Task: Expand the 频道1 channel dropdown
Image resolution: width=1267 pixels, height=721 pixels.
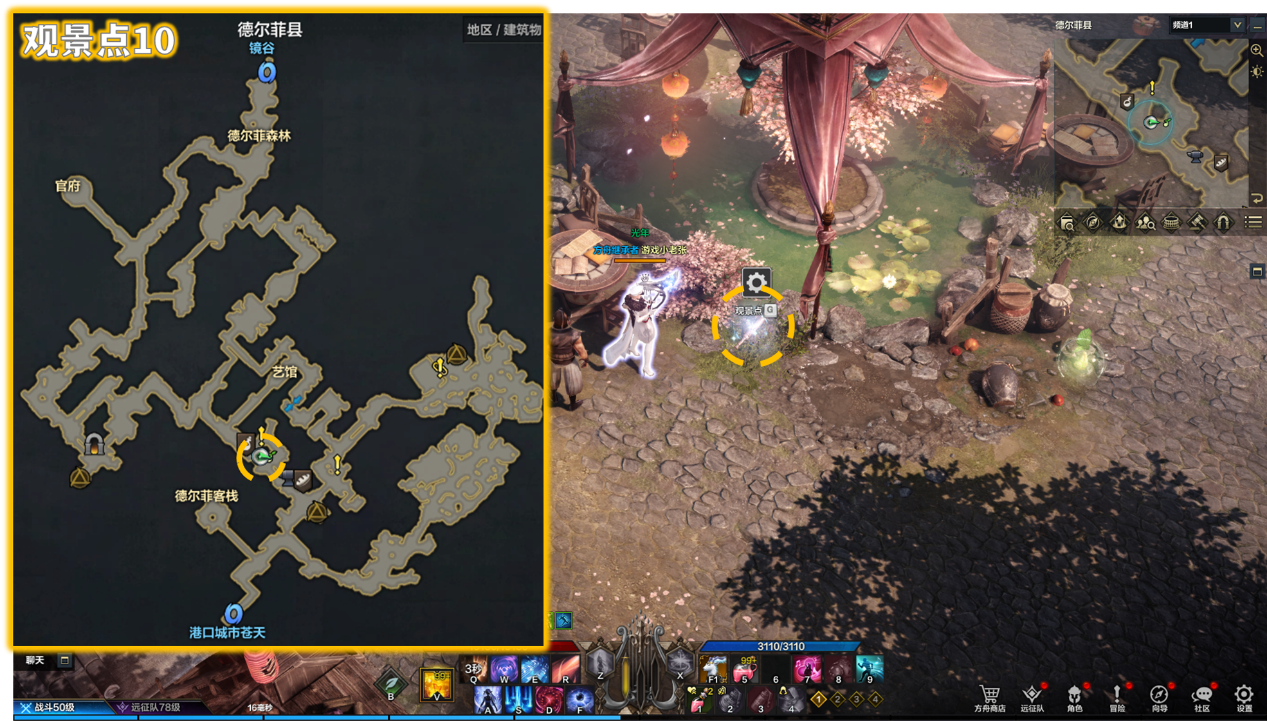Action: (x=1238, y=25)
